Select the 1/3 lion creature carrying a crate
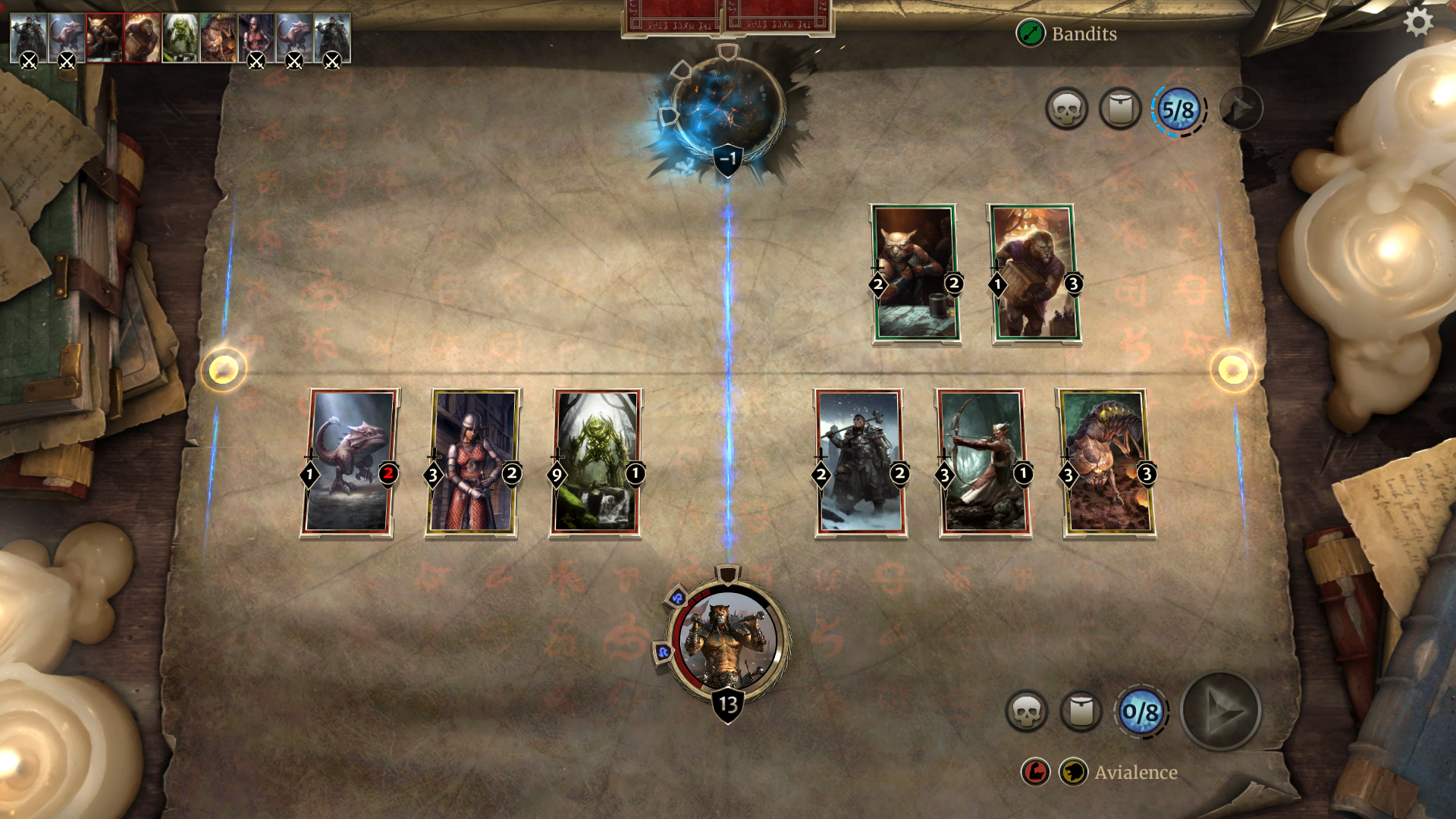The width and height of the screenshot is (1456, 819). coord(1031,275)
